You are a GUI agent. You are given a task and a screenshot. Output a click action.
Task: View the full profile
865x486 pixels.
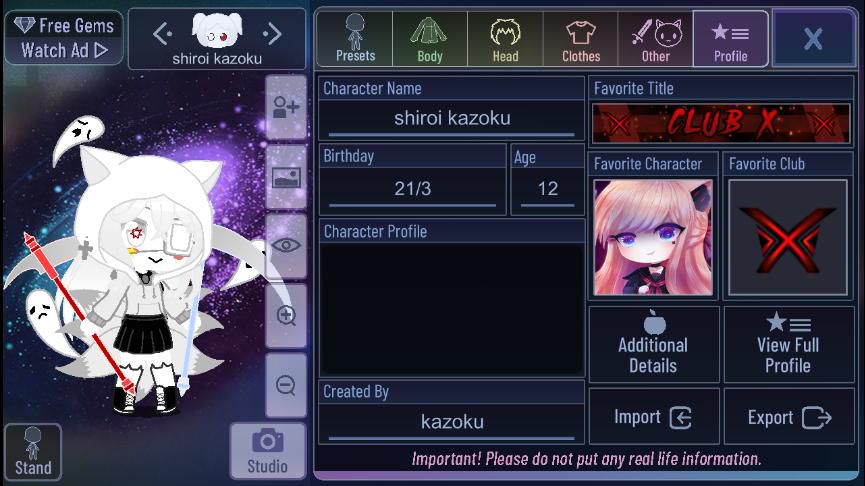(788, 344)
